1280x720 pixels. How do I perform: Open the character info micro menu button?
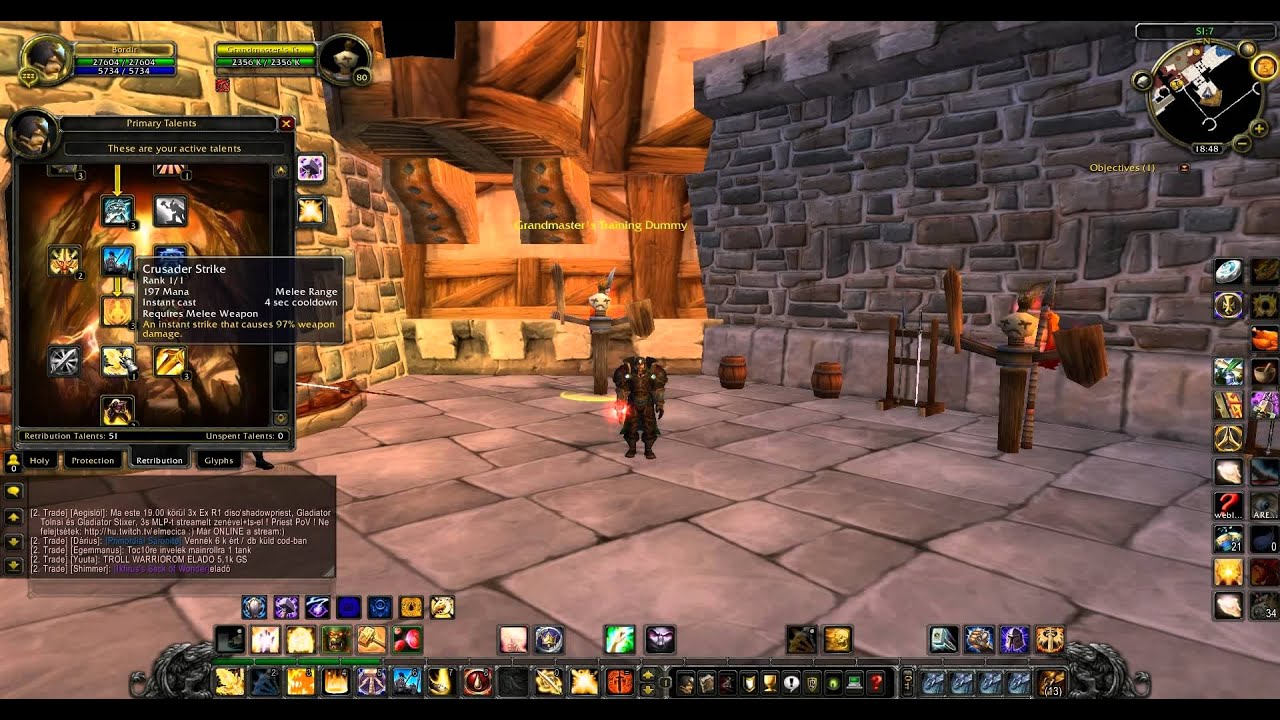[x=685, y=683]
